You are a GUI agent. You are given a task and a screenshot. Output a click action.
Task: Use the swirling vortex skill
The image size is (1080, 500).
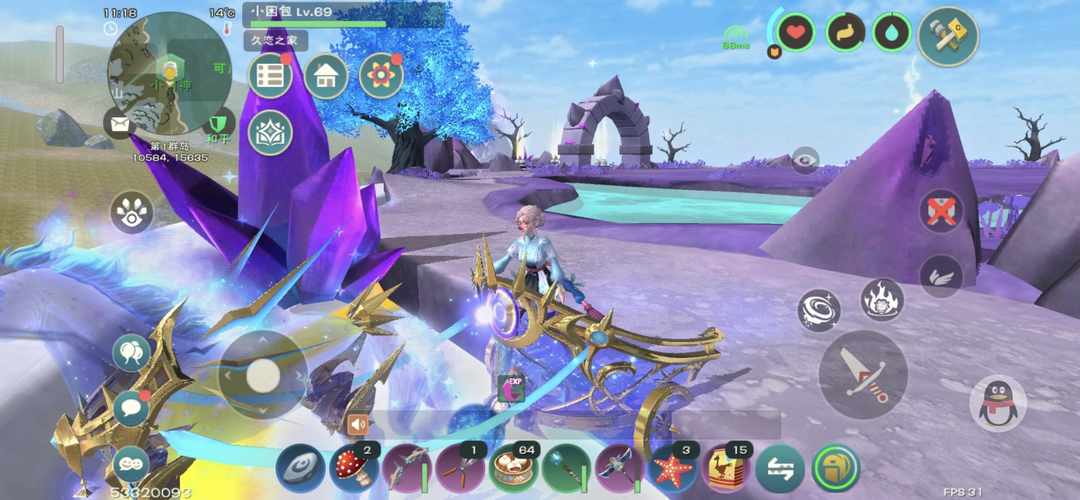pyautogui.click(x=819, y=310)
